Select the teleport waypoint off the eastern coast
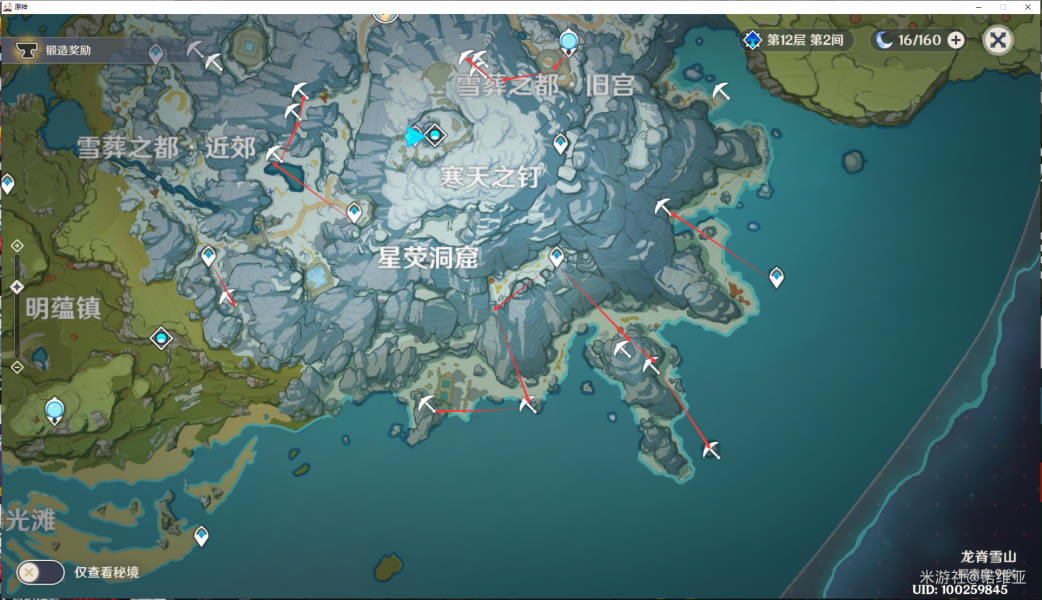Image resolution: width=1042 pixels, height=600 pixels. (776, 277)
